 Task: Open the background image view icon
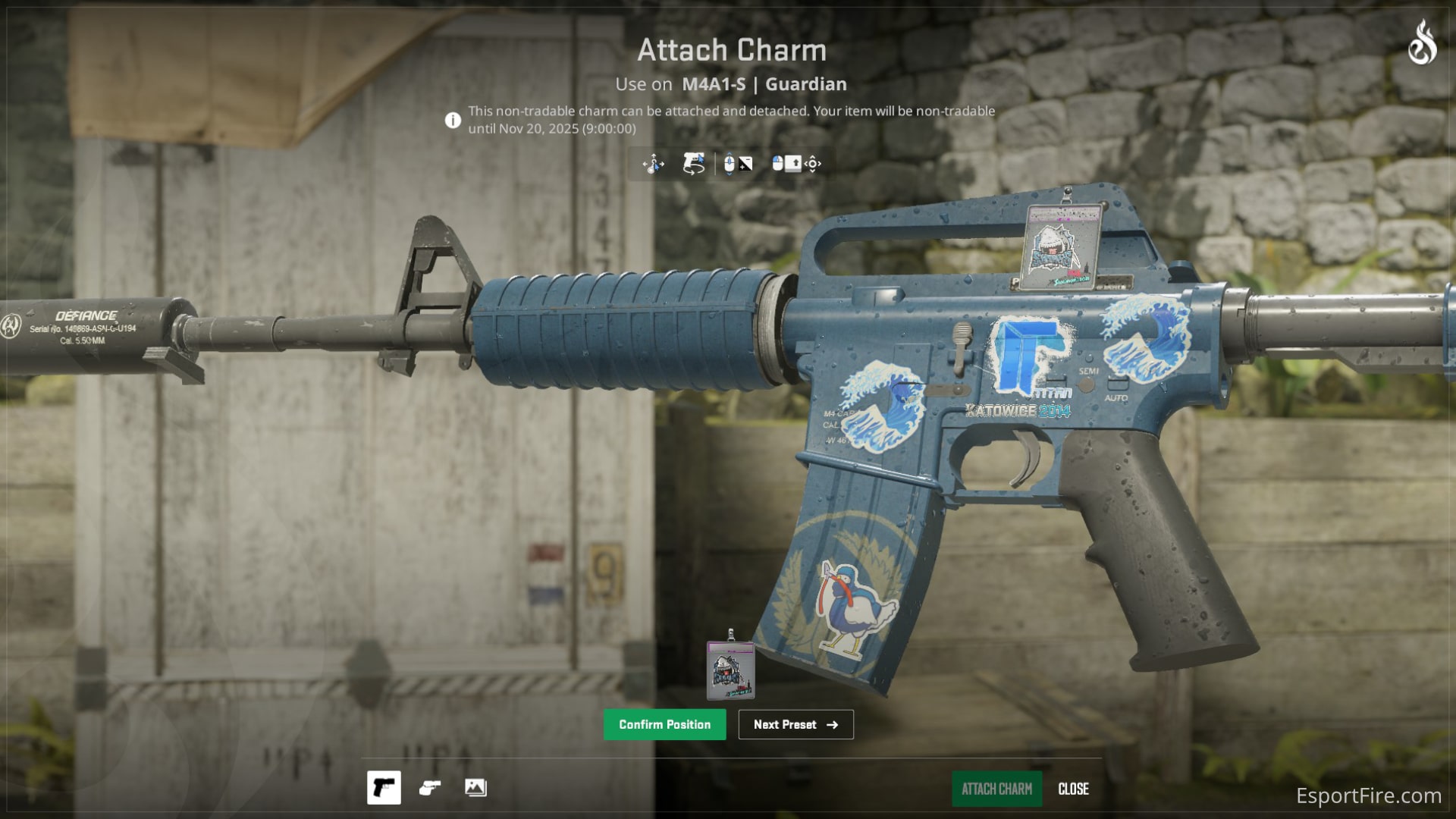pyautogui.click(x=475, y=788)
